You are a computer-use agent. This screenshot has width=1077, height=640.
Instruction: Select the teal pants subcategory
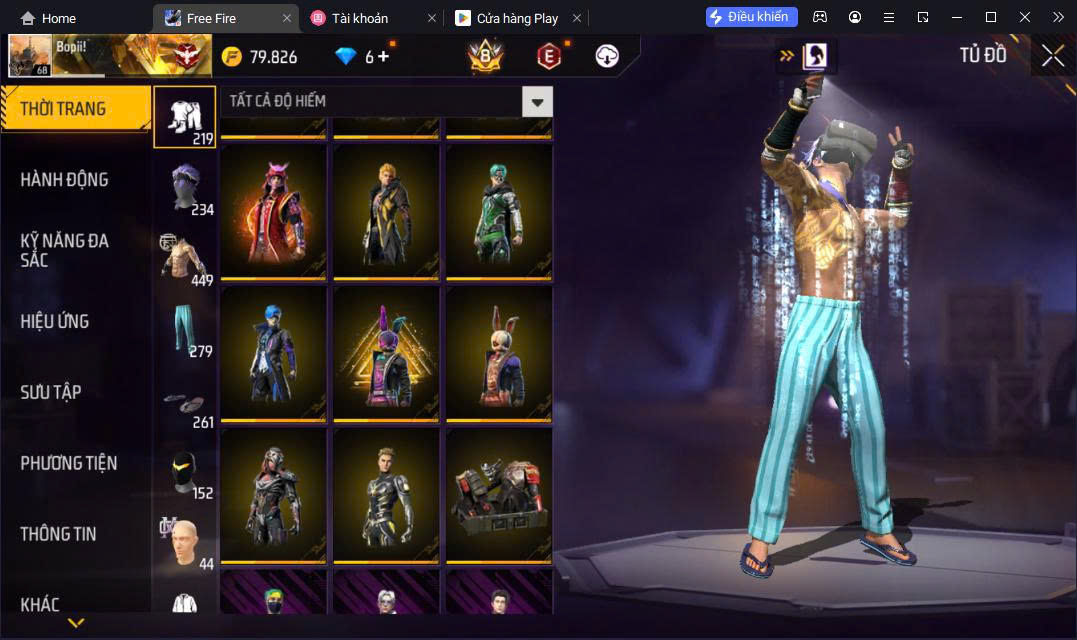[x=186, y=329]
